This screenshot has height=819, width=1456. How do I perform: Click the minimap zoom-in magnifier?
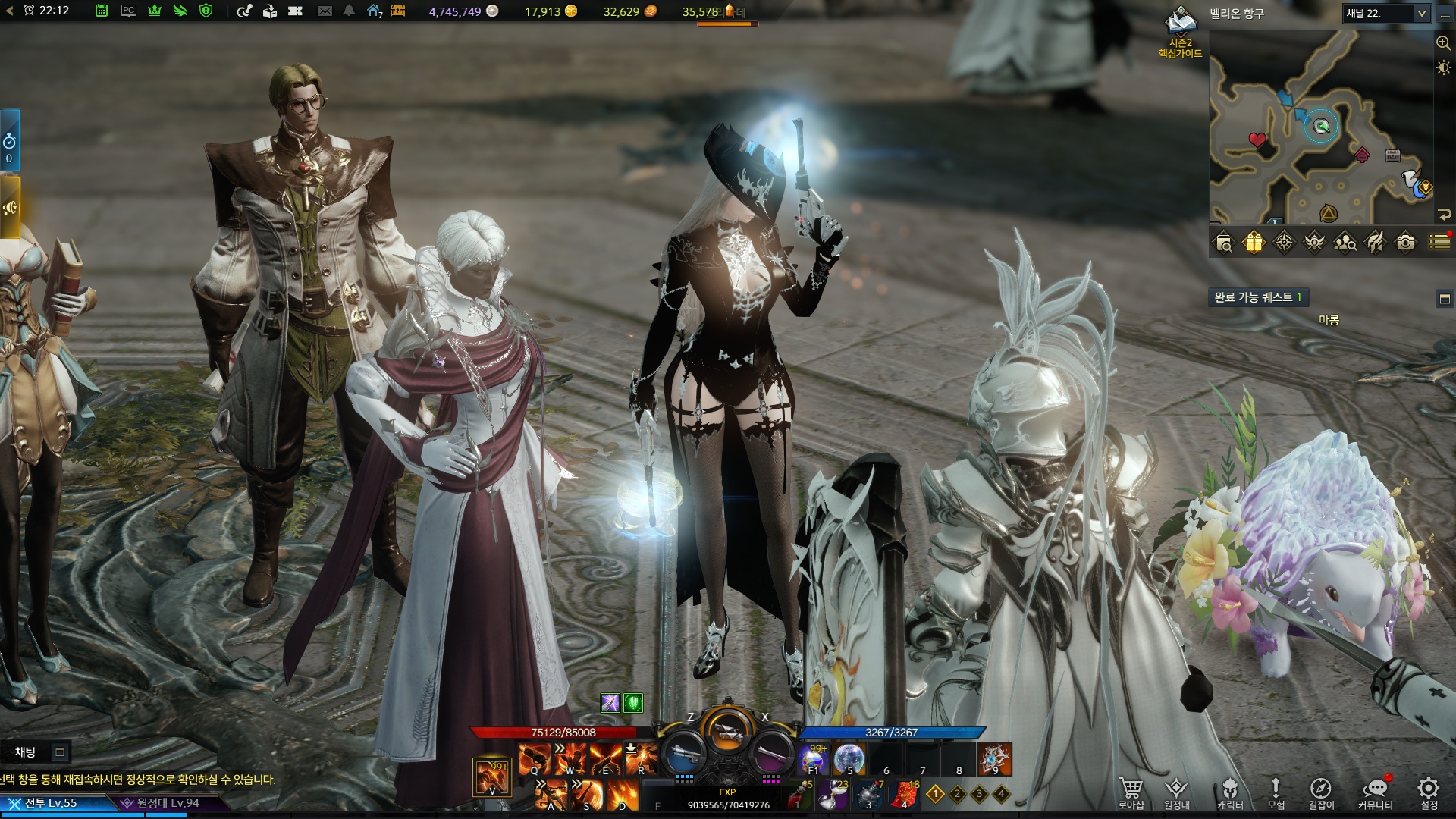point(1443,43)
